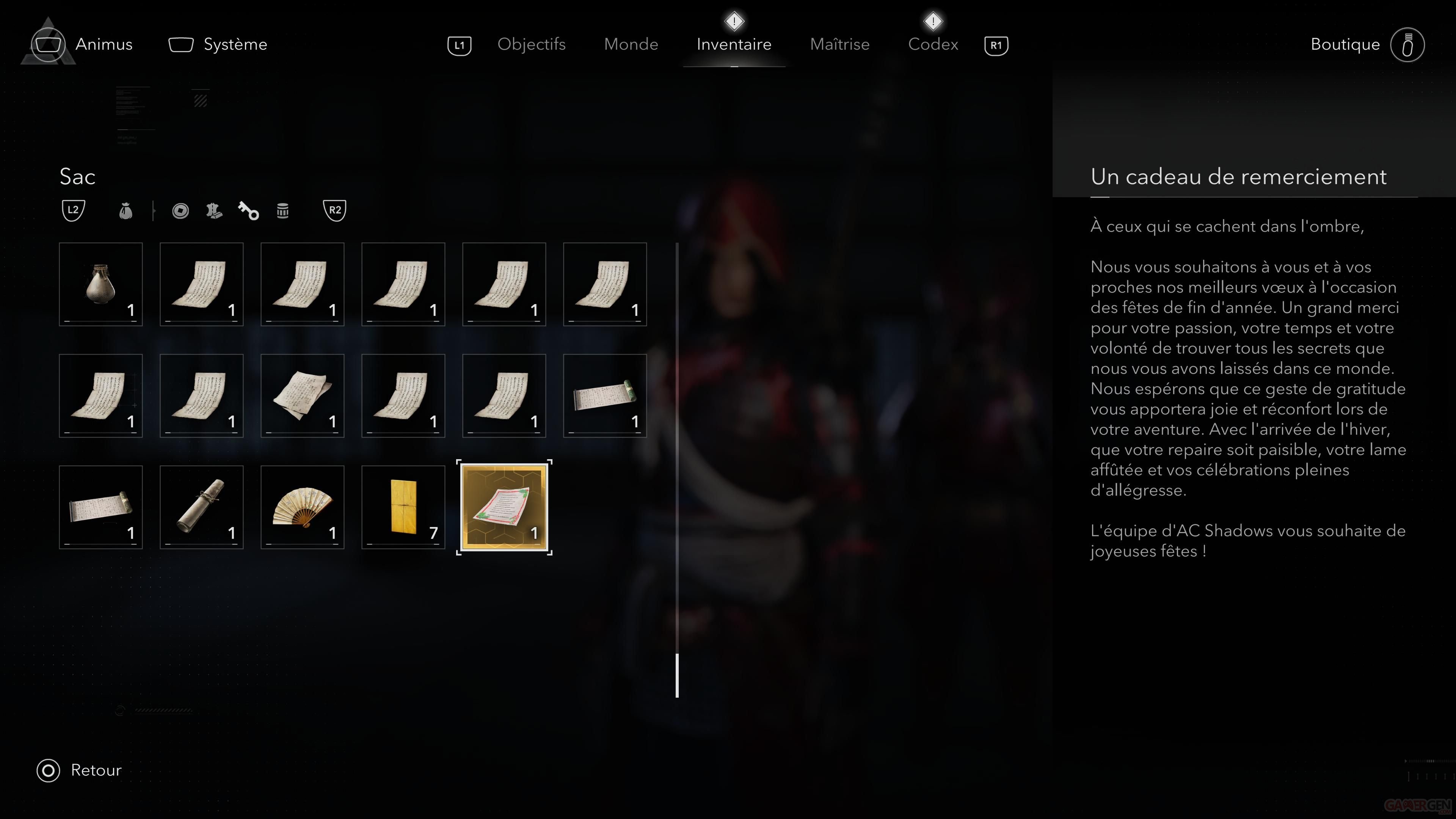Select the money pouch category filter
This screenshot has width=1456, height=819.
126,211
